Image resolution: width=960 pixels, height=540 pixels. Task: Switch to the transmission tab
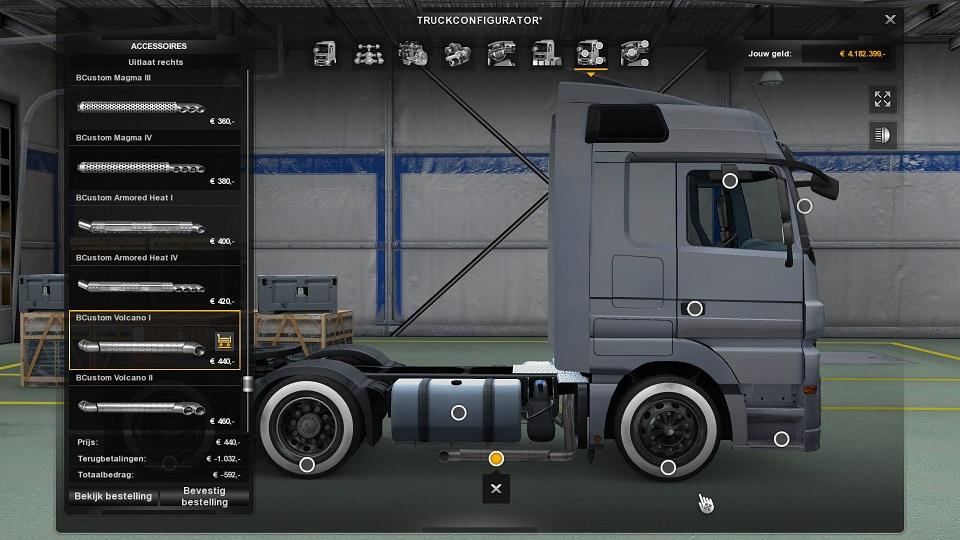tap(458, 53)
